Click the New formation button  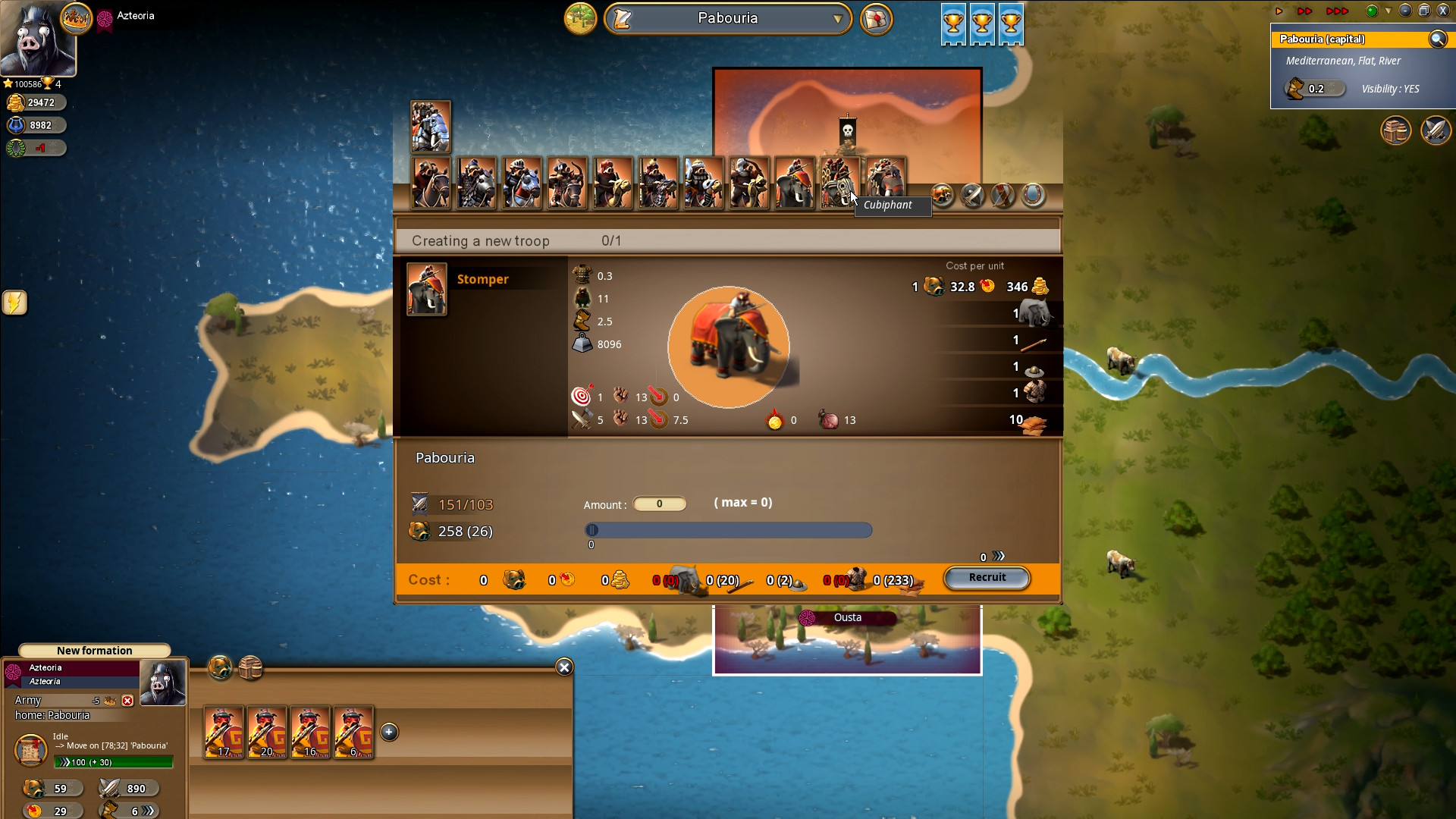click(94, 651)
